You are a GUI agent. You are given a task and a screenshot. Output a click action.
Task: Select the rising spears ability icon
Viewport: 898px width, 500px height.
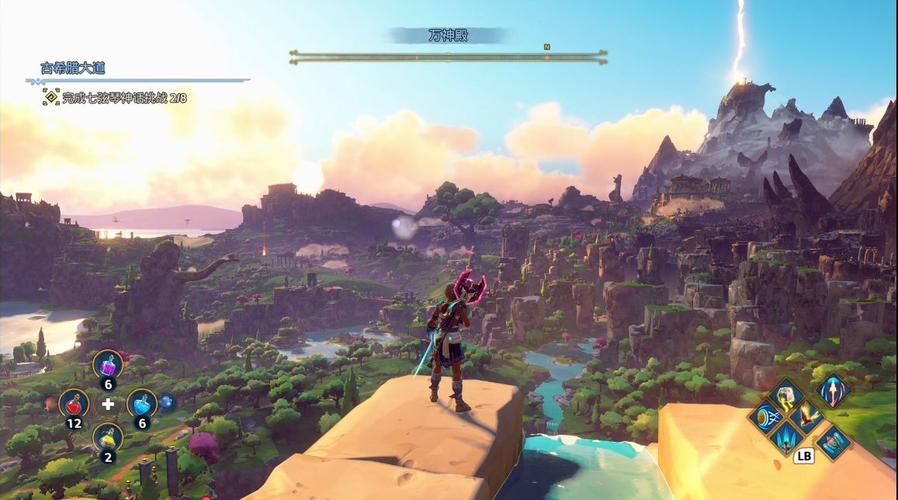tap(787, 437)
